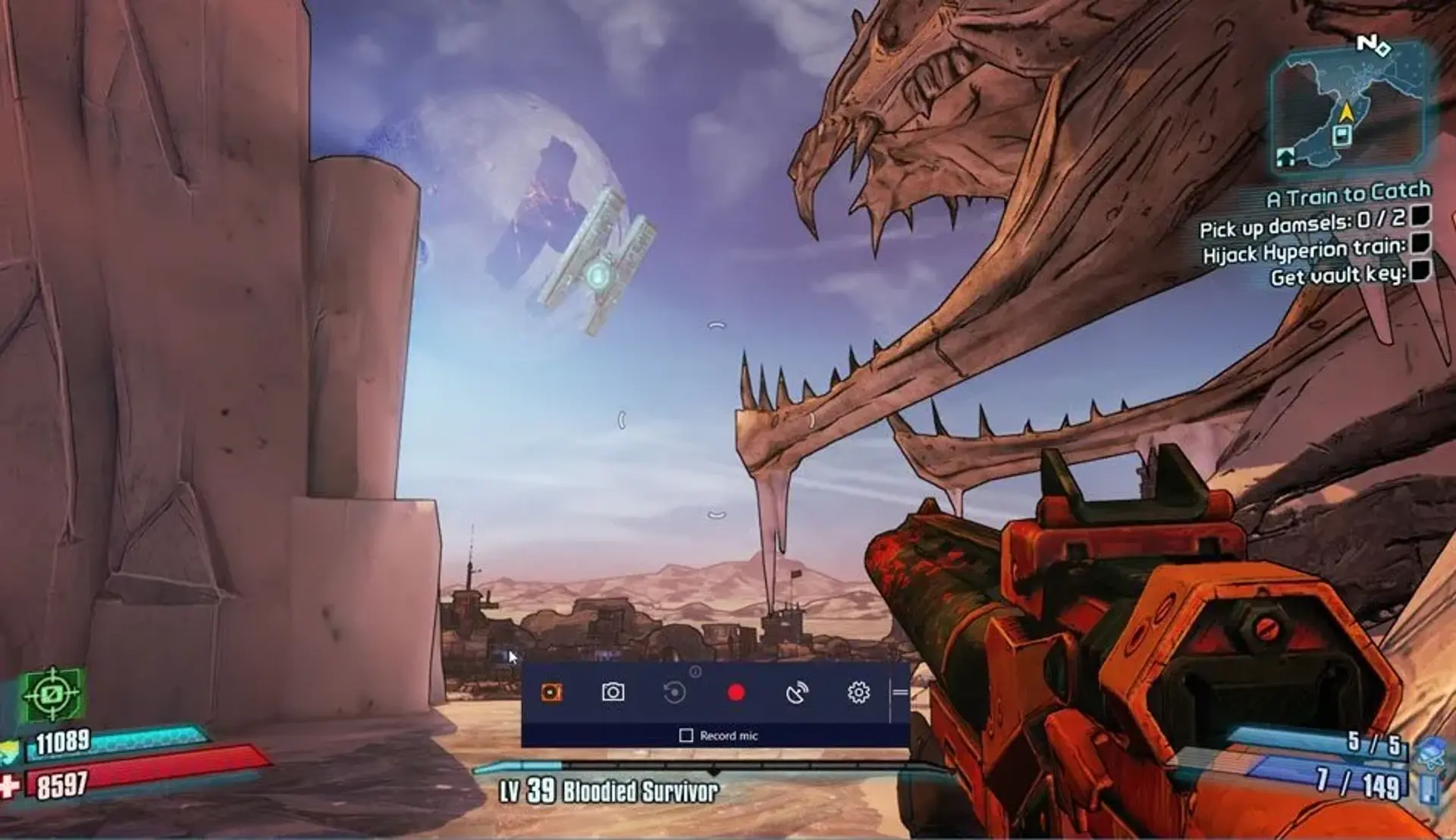The width and height of the screenshot is (1456, 840).
Task: Click the green shield status icon
Action: tap(53, 694)
